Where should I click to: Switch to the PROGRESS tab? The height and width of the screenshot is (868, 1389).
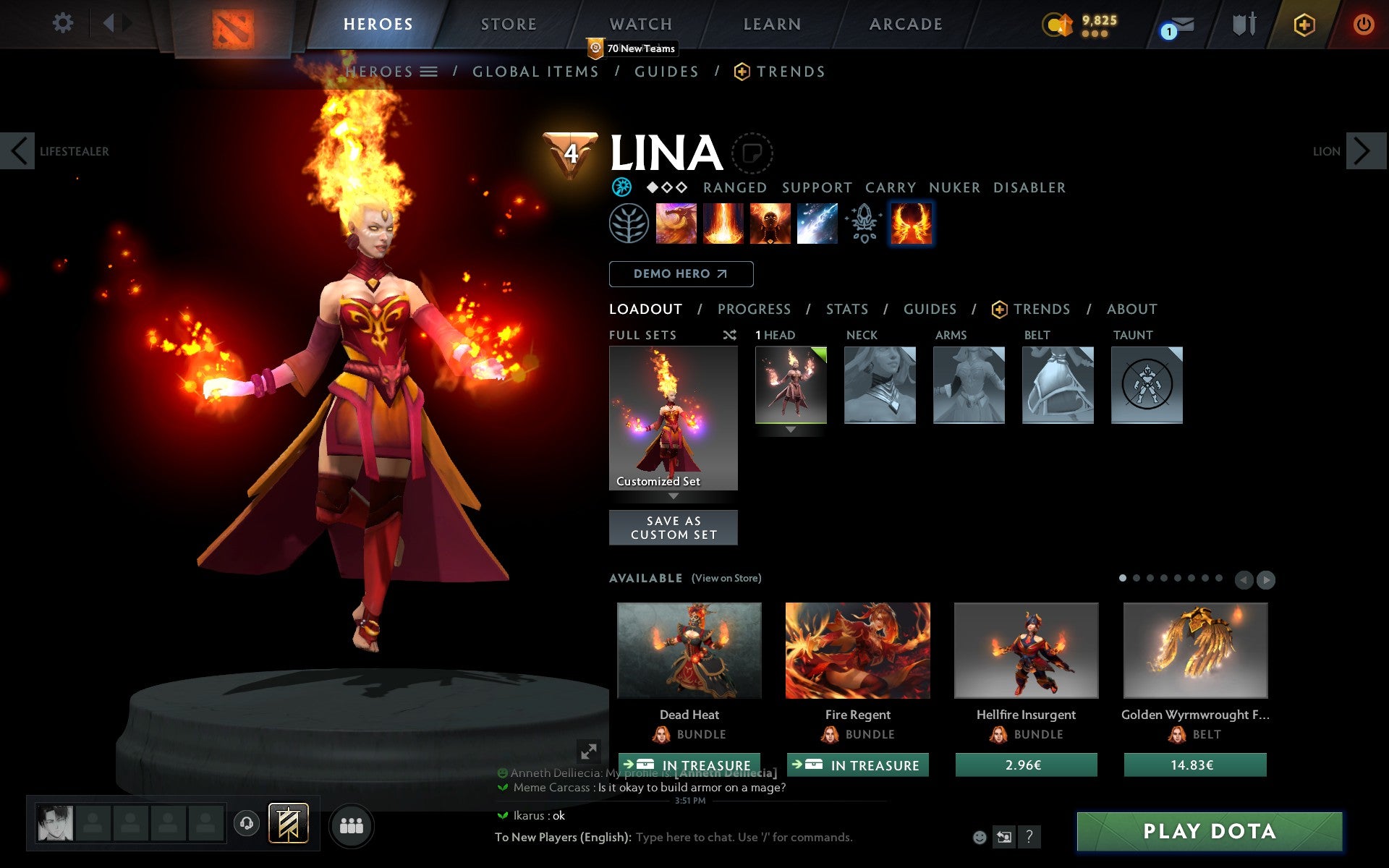[x=754, y=309]
